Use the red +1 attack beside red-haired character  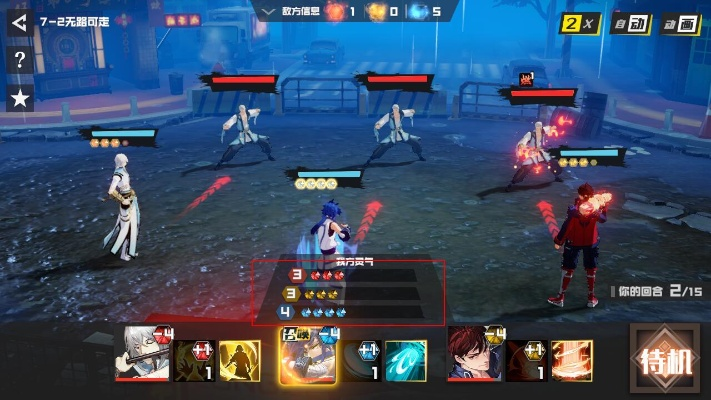coord(526,361)
